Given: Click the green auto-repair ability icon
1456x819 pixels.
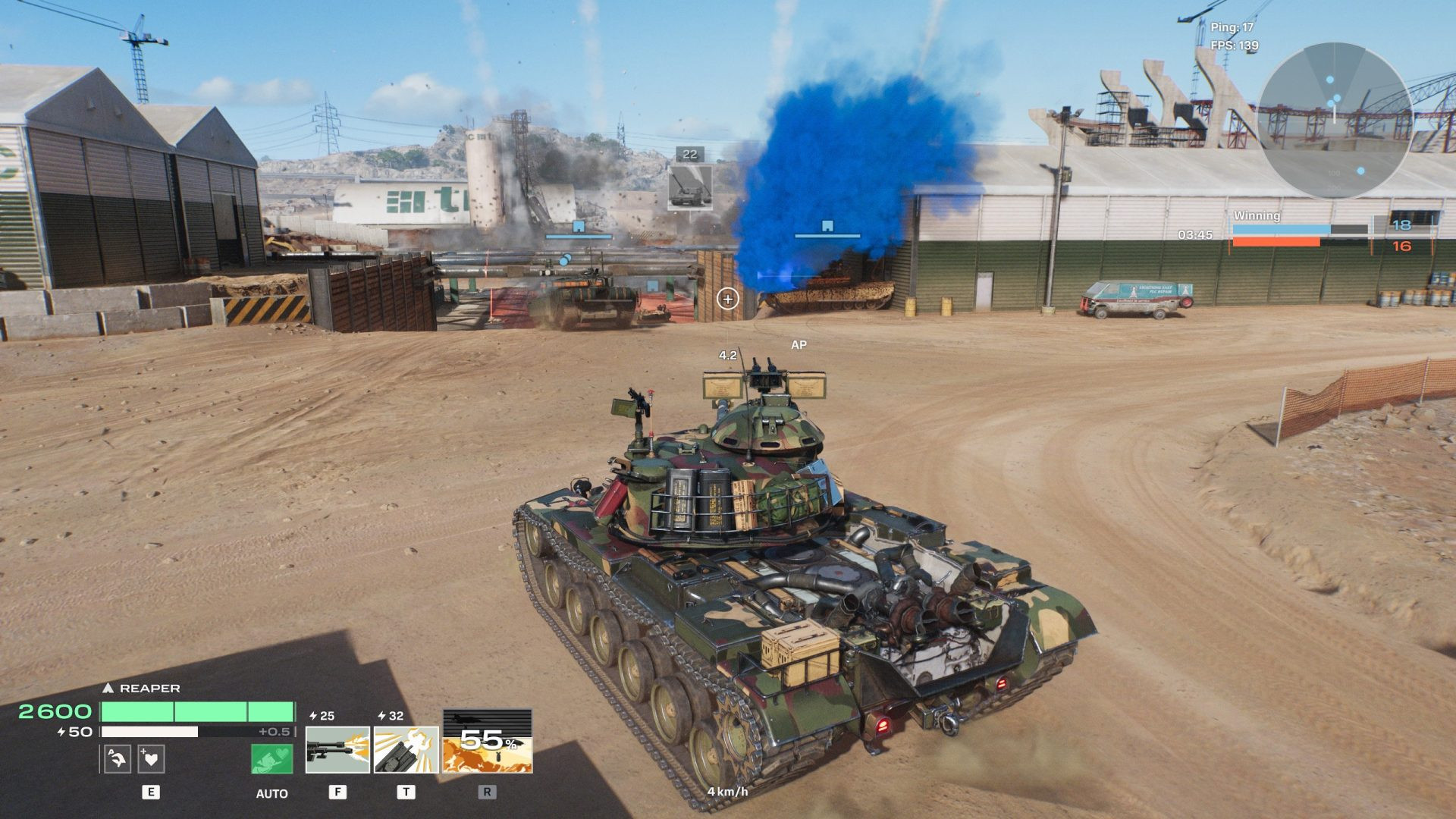Looking at the screenshot, I should tap(271, 759).
